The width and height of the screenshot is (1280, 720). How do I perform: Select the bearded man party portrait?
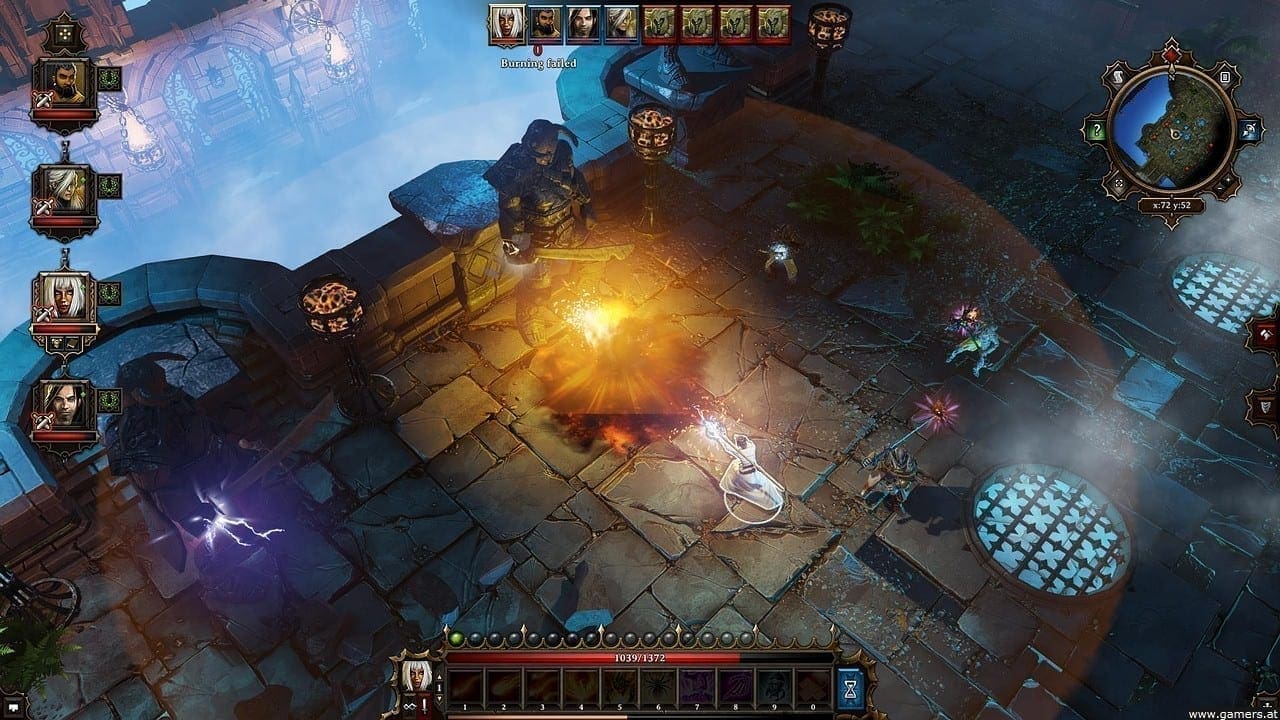[63, 85]
